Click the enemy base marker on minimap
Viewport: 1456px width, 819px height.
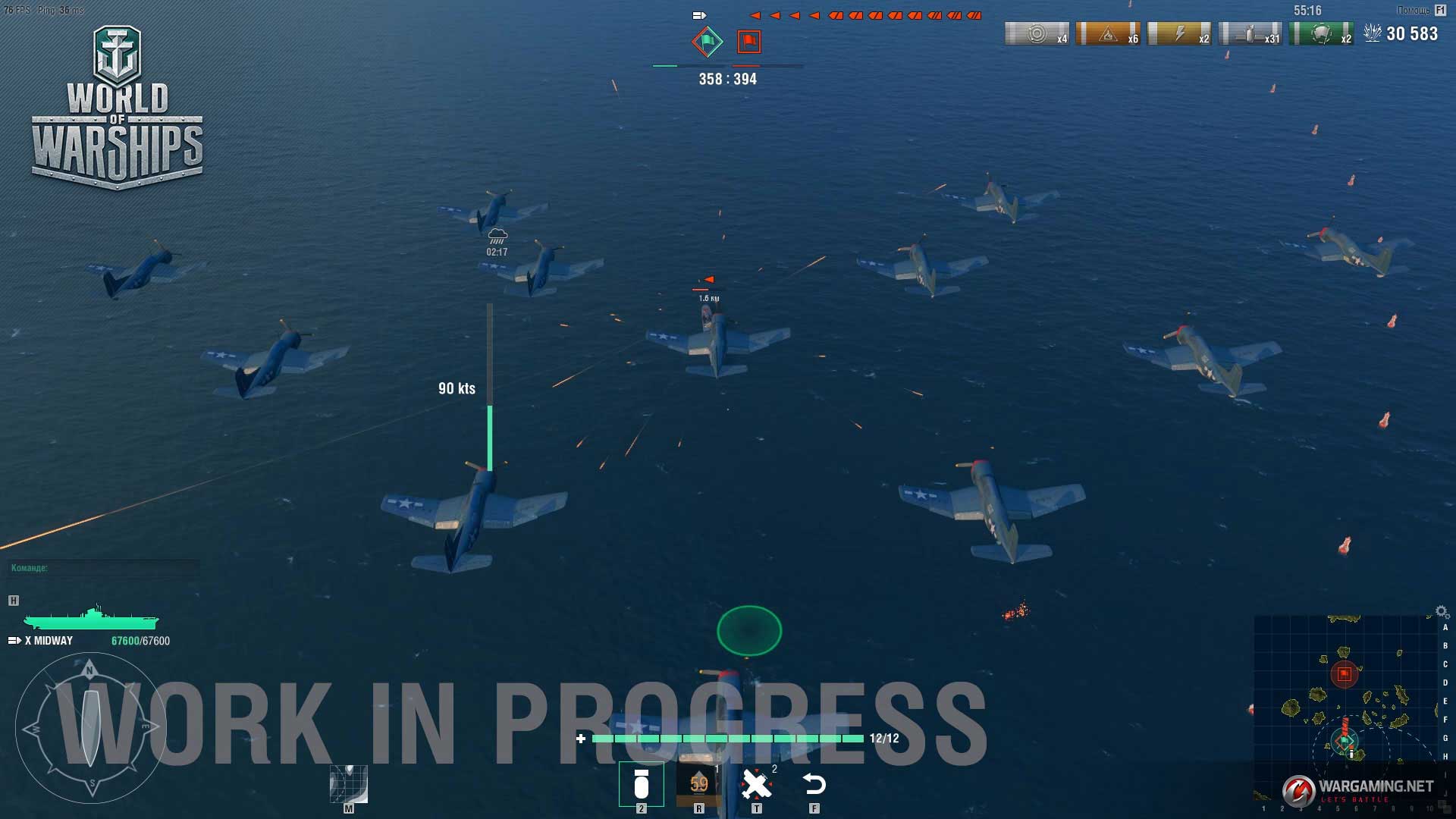(1345, 673)
